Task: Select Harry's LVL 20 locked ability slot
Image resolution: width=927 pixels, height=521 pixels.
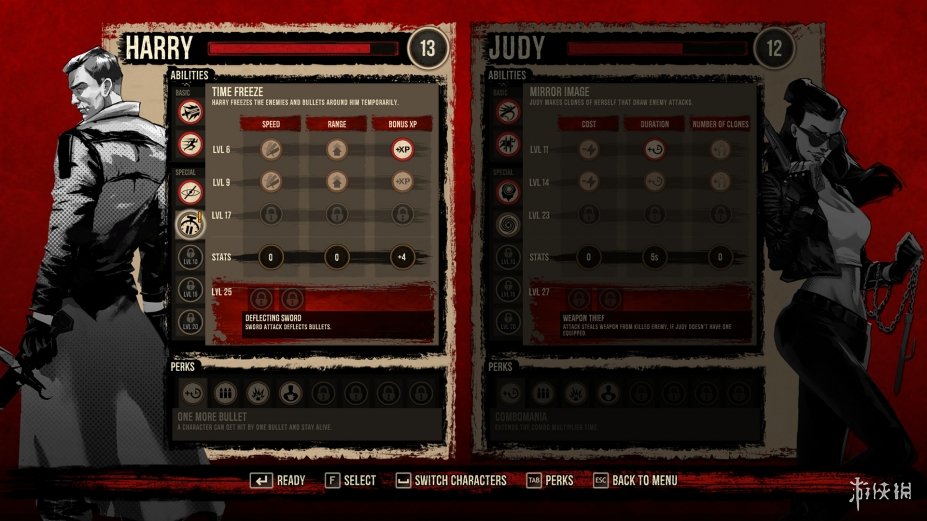Action: (190, 322)
